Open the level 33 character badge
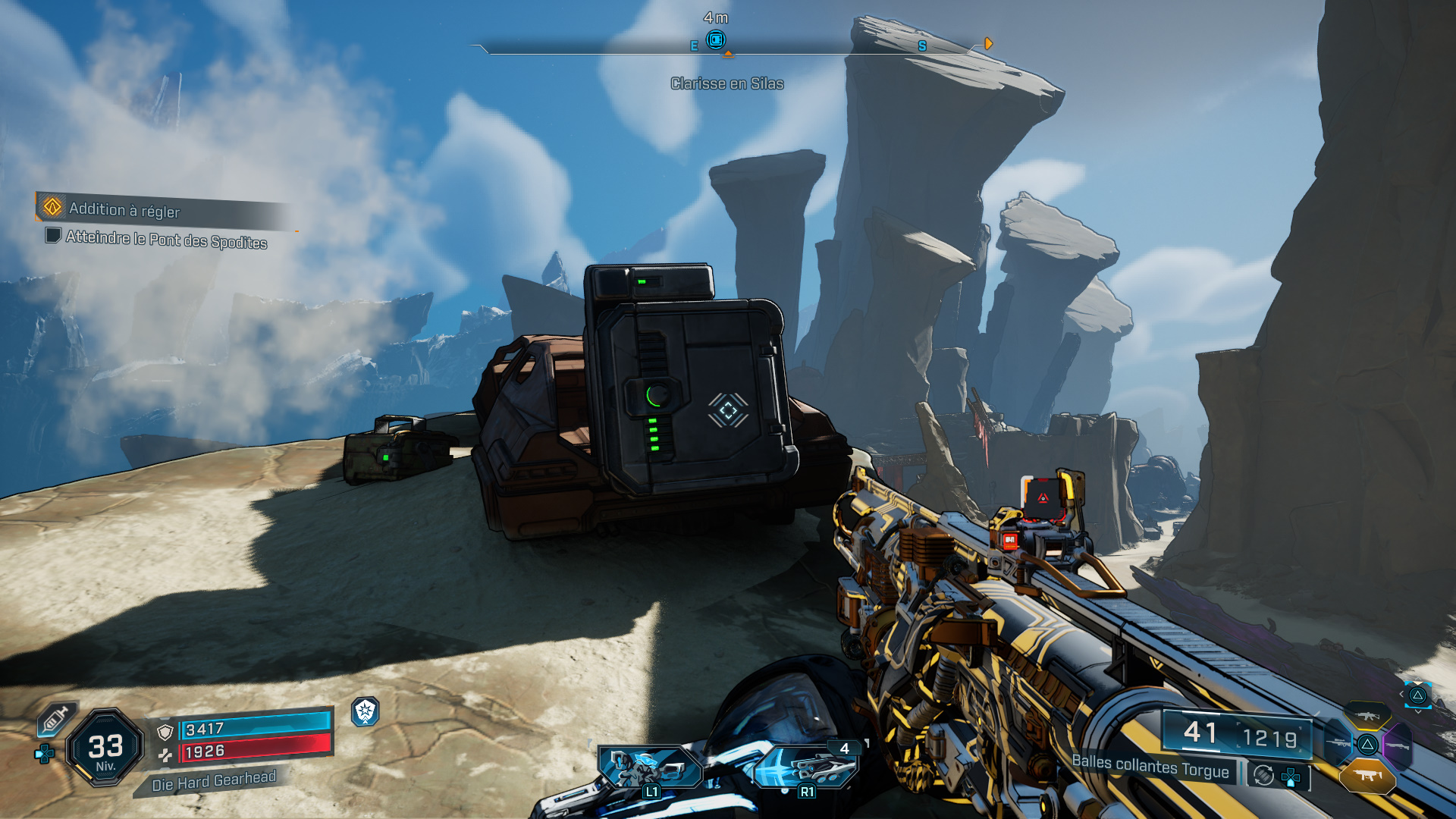The image size is (1456, 819). click(x=105, y=748)
